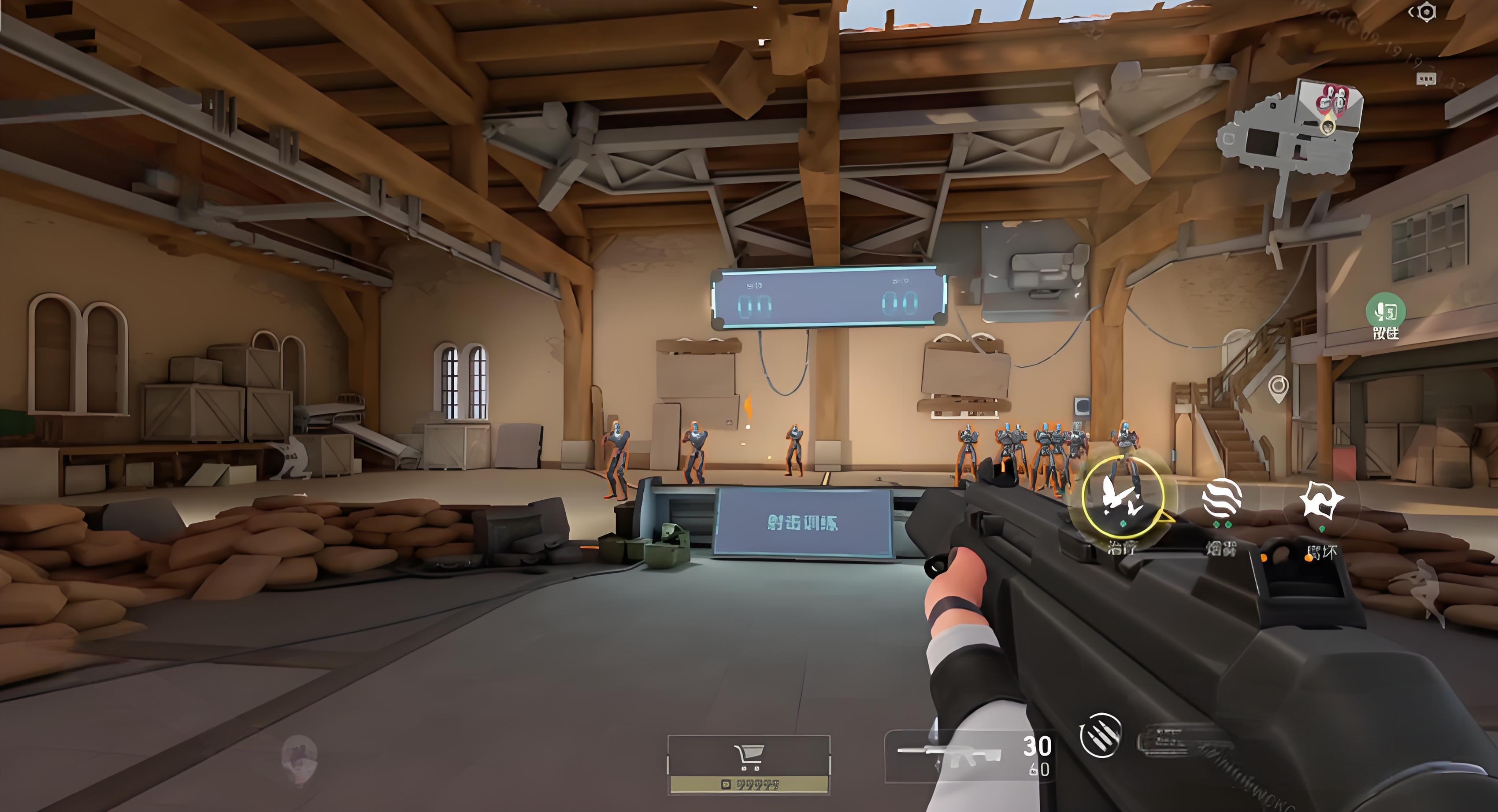Tap the reload bullets icon
This screenshot has height=812, width=1498.
[1100, 735]
